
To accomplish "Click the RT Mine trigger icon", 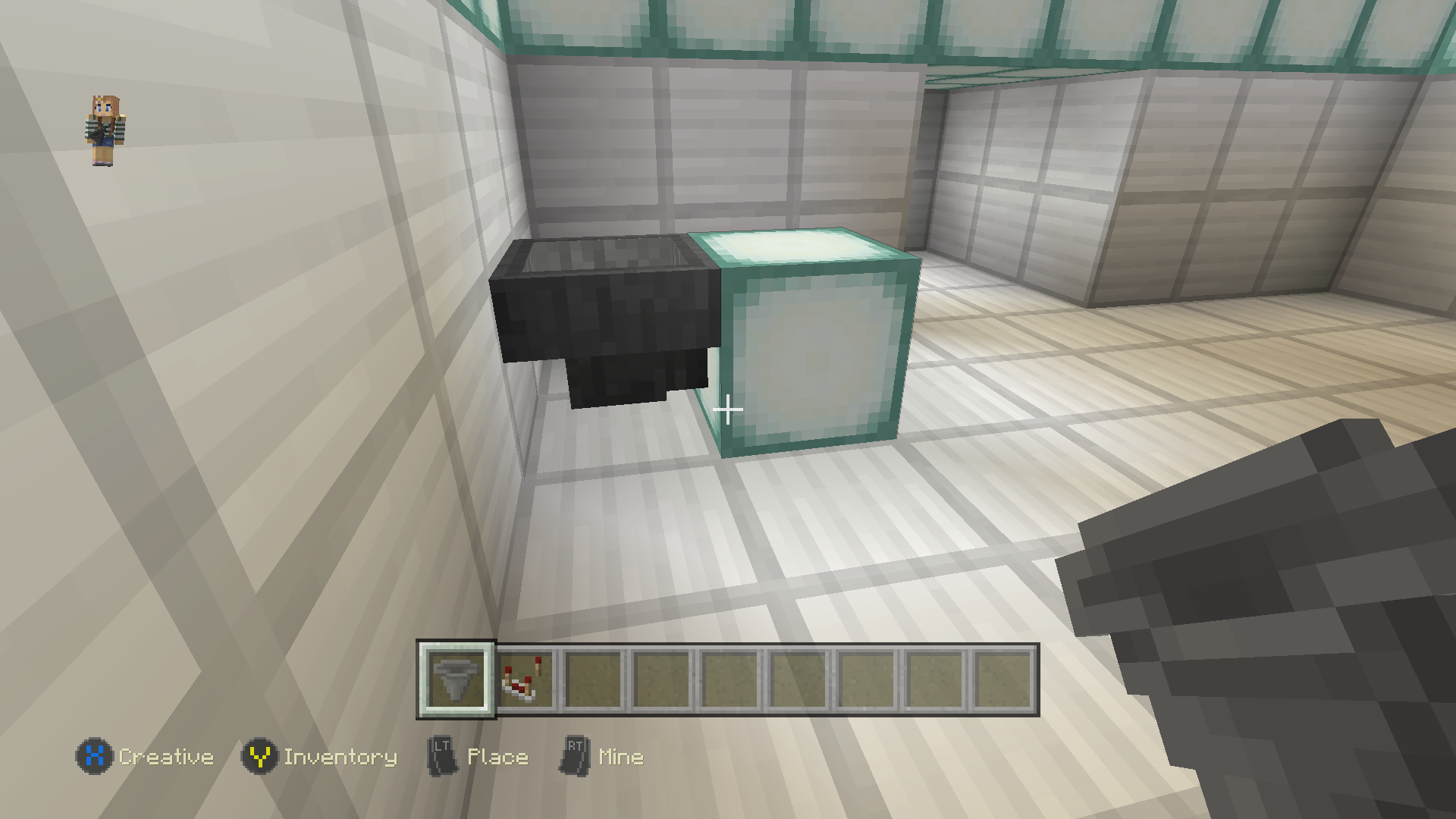I will [574, 756].
